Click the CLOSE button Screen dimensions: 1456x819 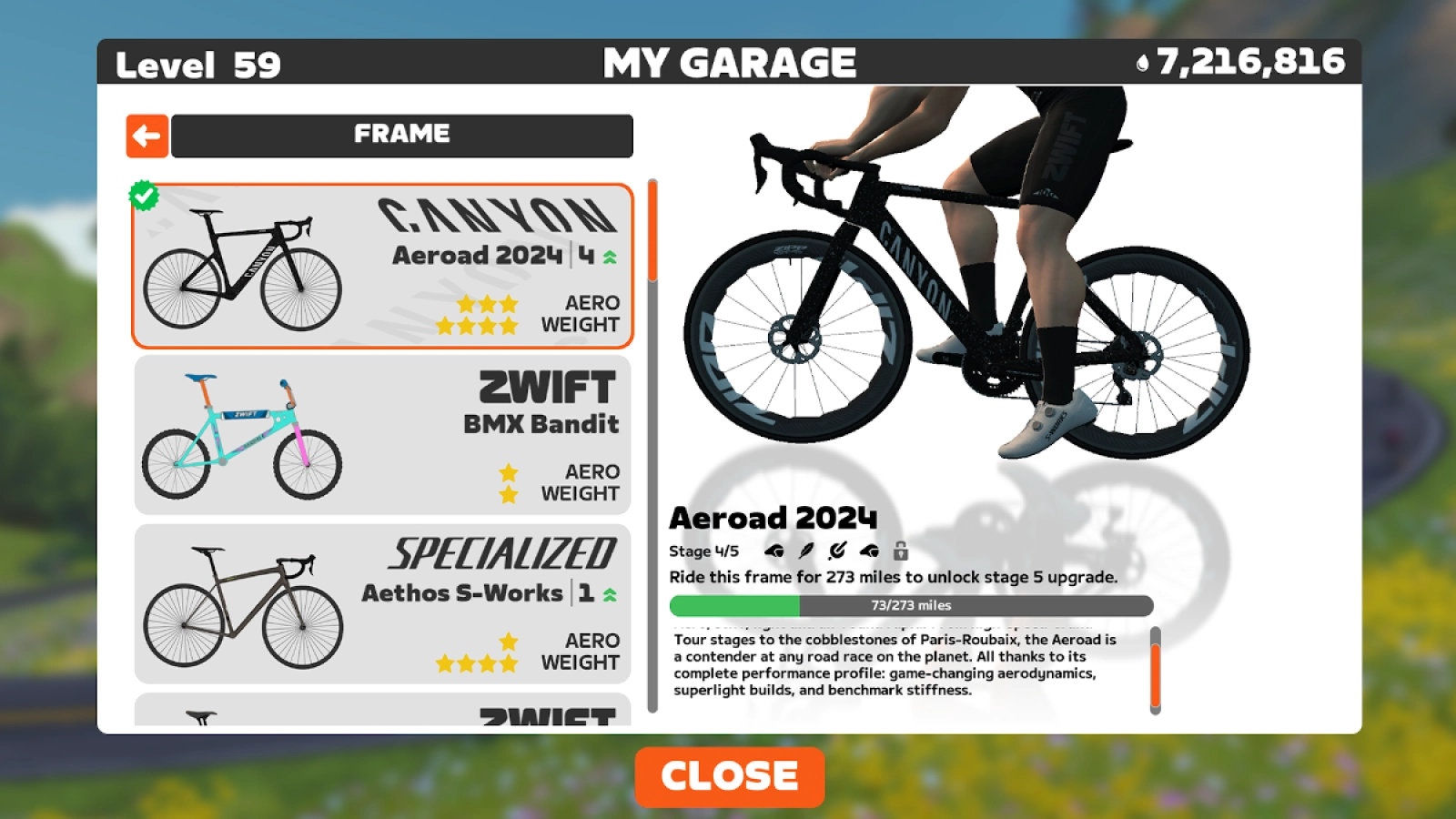point(729,775)
